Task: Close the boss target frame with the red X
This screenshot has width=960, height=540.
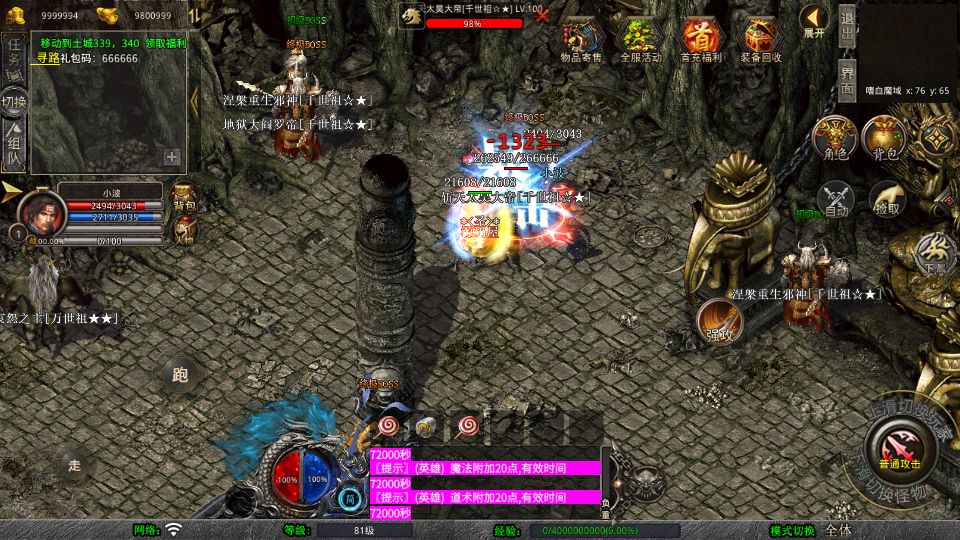Action: point(543,16)
